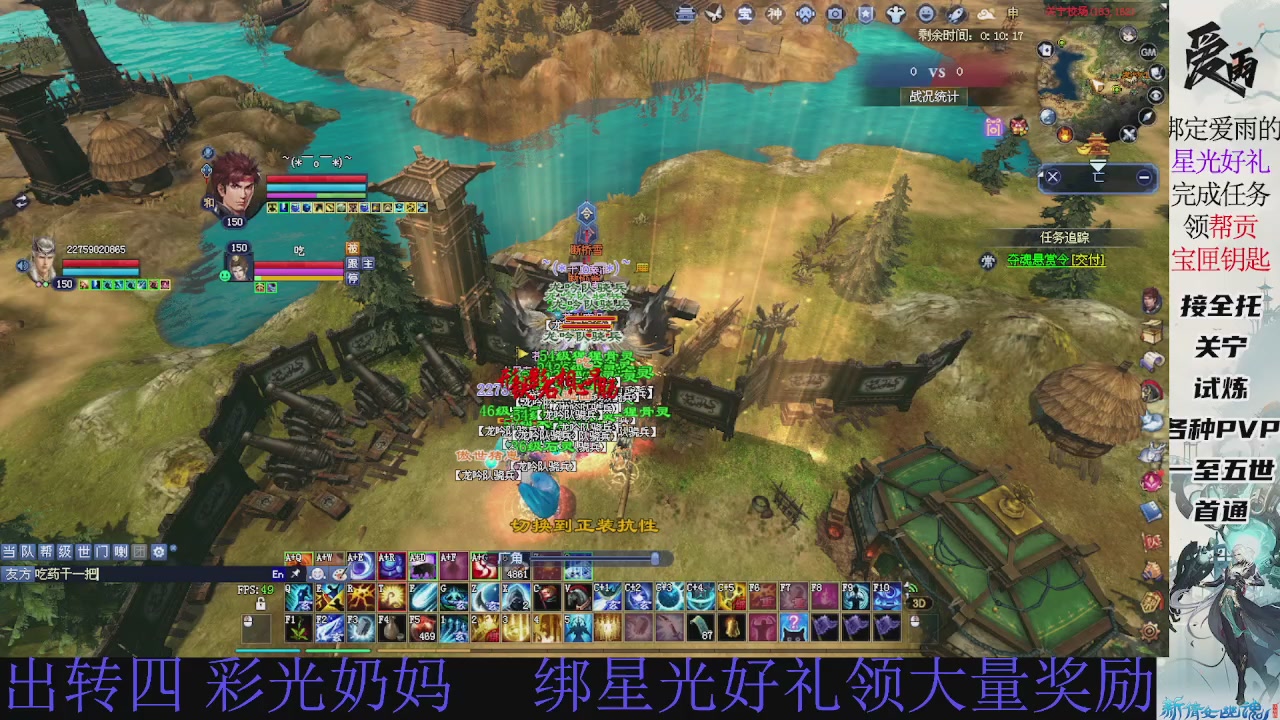The width and height of the screenshot is (1280, 720).
Task: Click the emoji face icon beside chat input
Action: (317, 575)
